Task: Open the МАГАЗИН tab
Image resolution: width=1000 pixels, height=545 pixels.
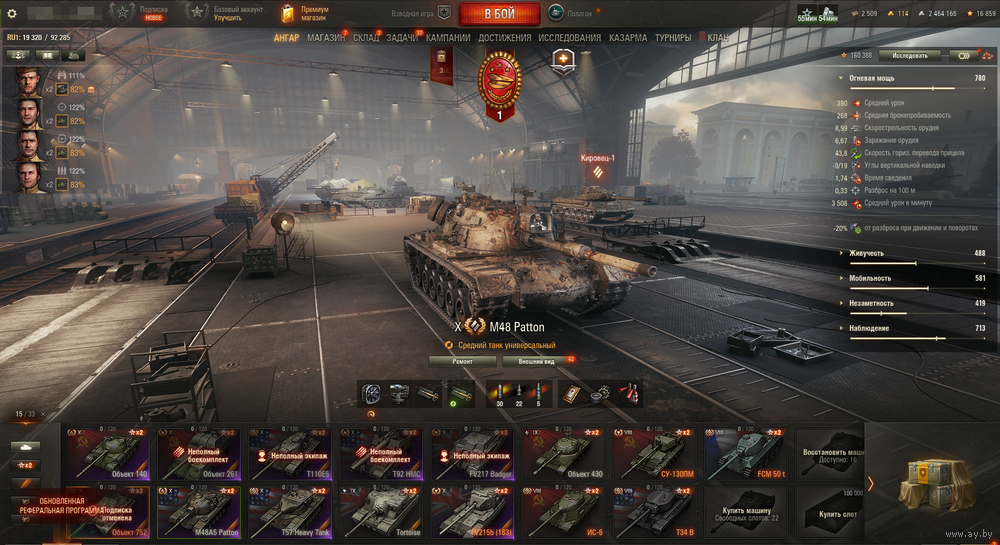Action: click(x=326, y=38)
